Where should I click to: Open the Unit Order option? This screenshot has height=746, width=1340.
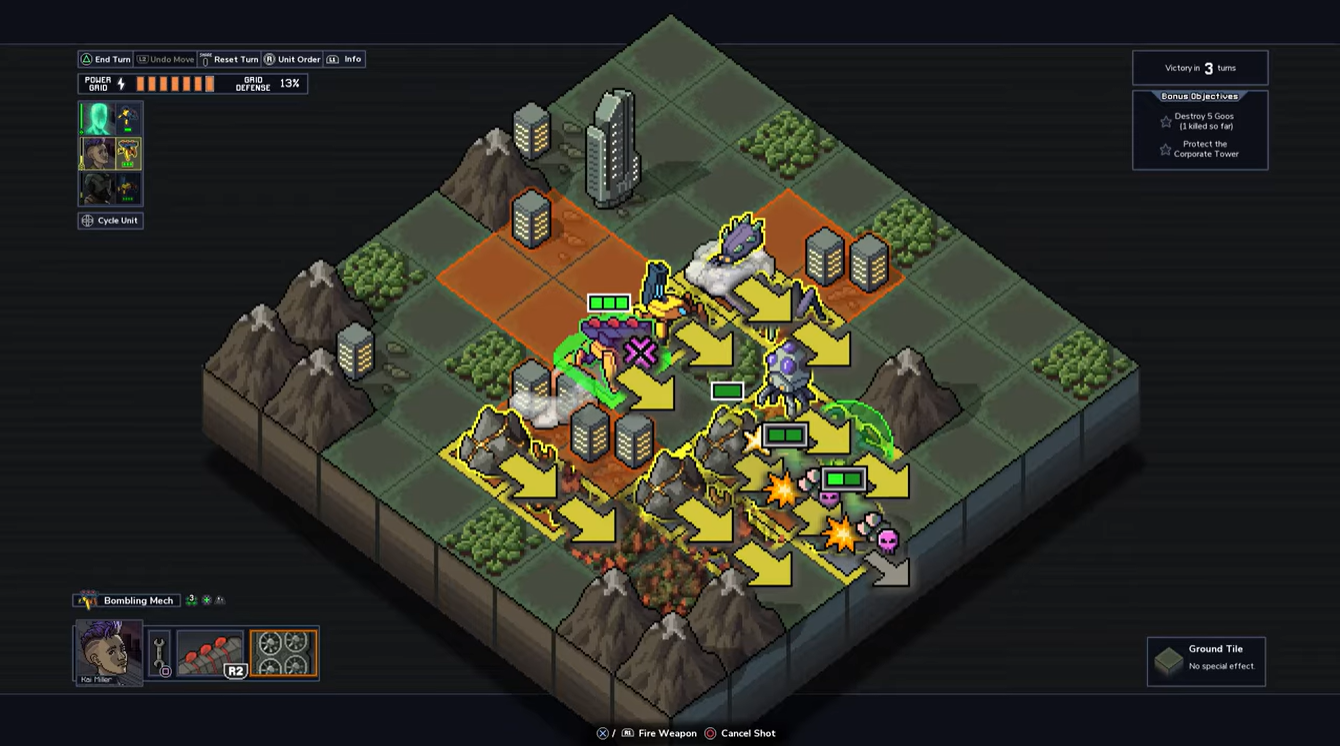coord(292,60)
